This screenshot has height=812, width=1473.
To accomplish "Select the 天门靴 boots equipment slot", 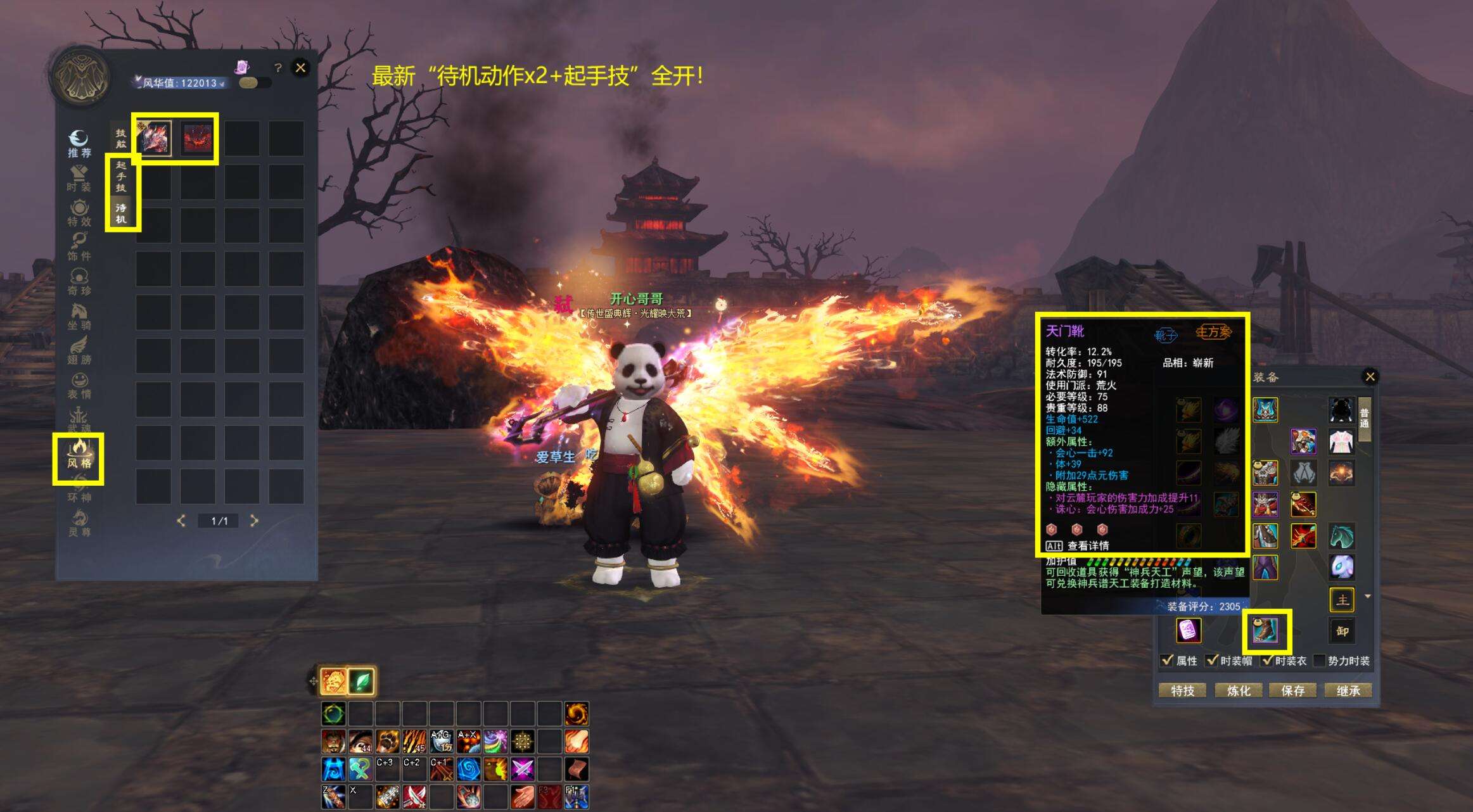I will (1265, 631).
